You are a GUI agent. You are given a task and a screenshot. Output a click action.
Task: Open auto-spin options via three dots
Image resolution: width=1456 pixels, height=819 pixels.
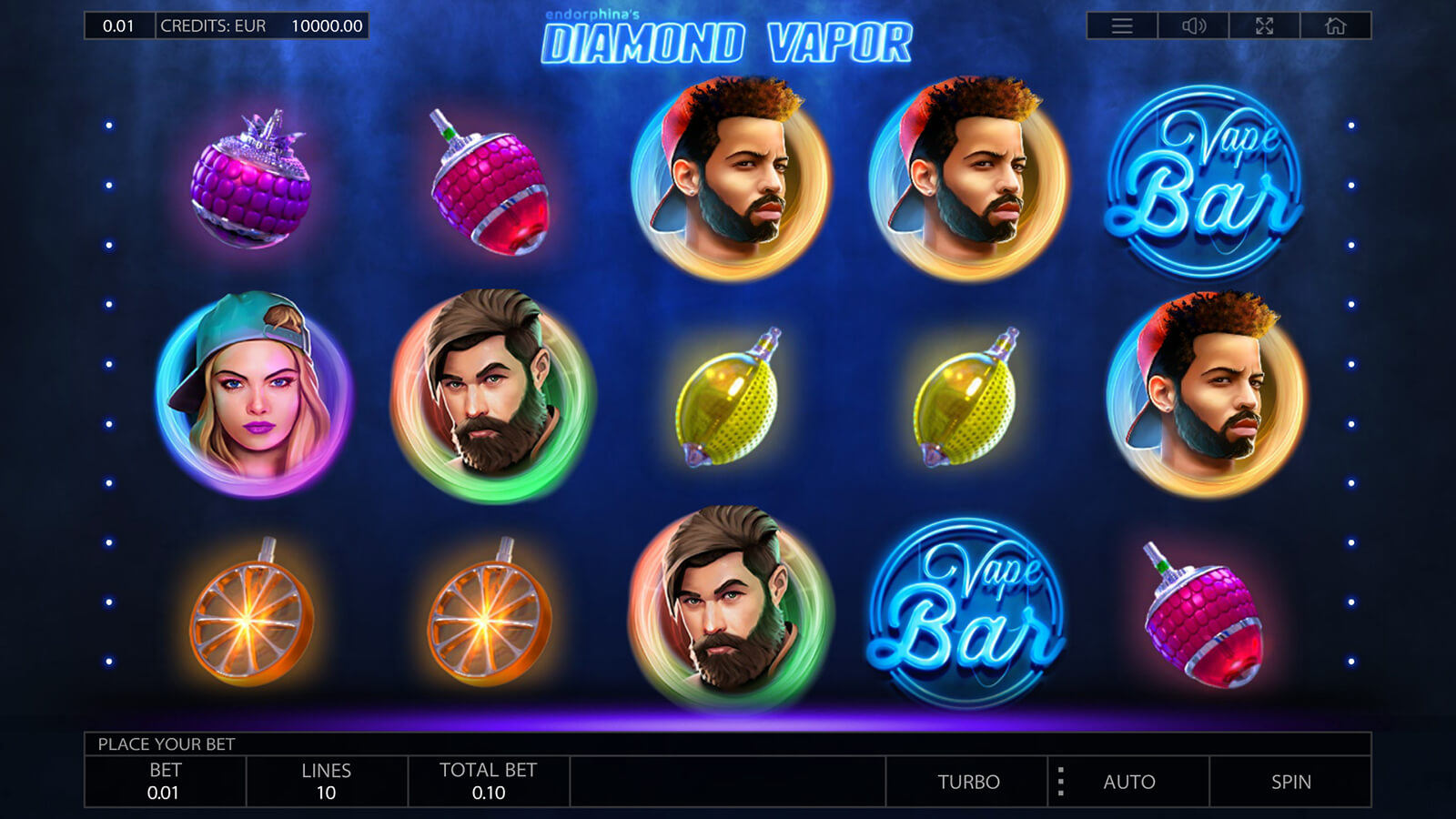click(x=1060, y=782)
